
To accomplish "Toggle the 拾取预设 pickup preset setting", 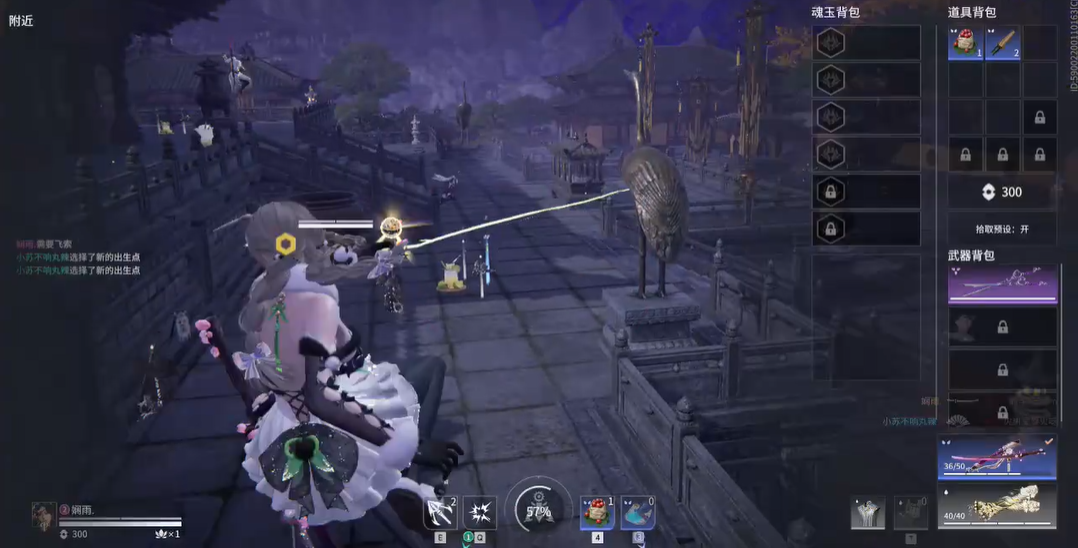I will (x=1002, y=229).
